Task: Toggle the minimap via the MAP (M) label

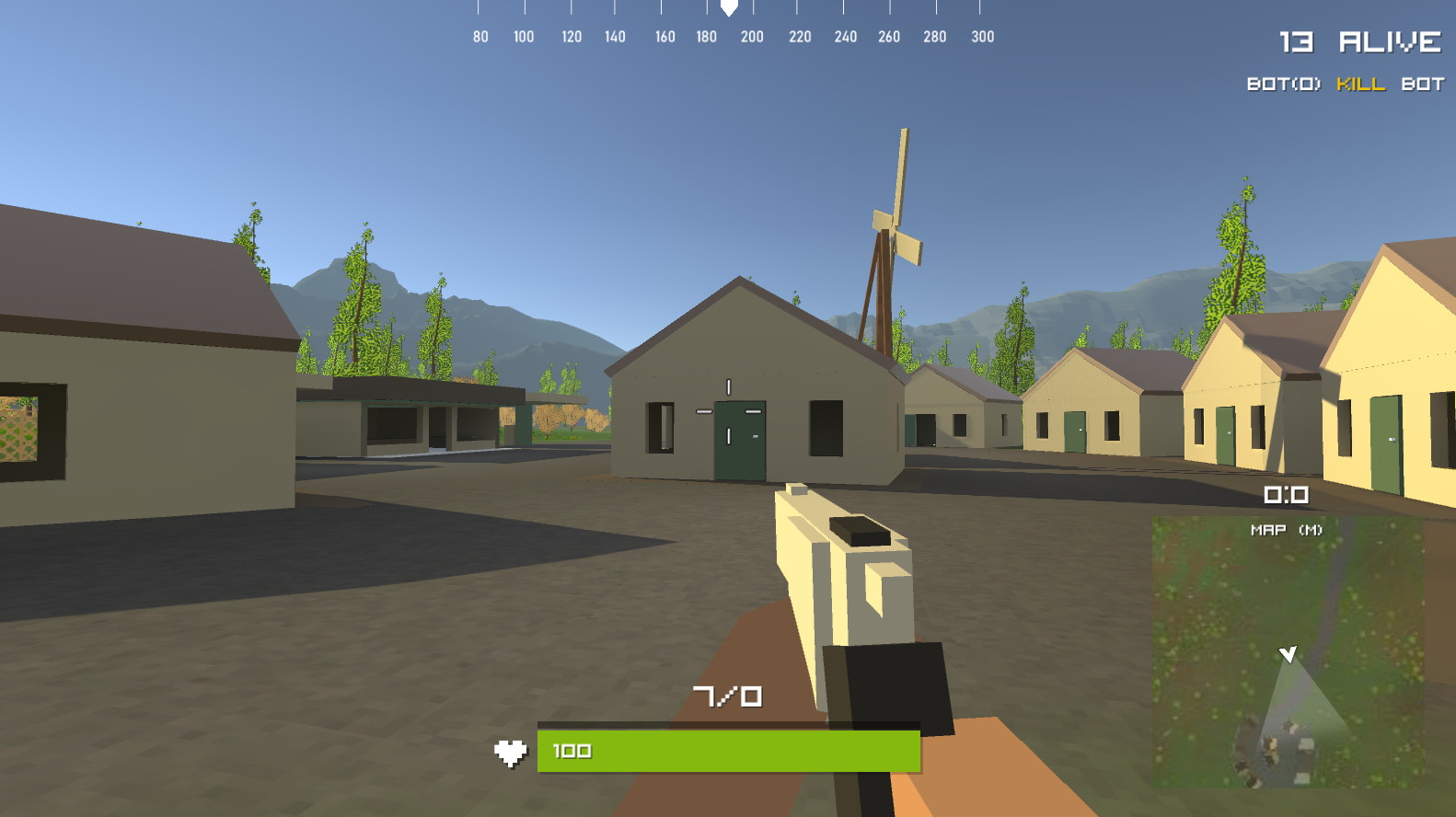Action: pos(1286,528)
